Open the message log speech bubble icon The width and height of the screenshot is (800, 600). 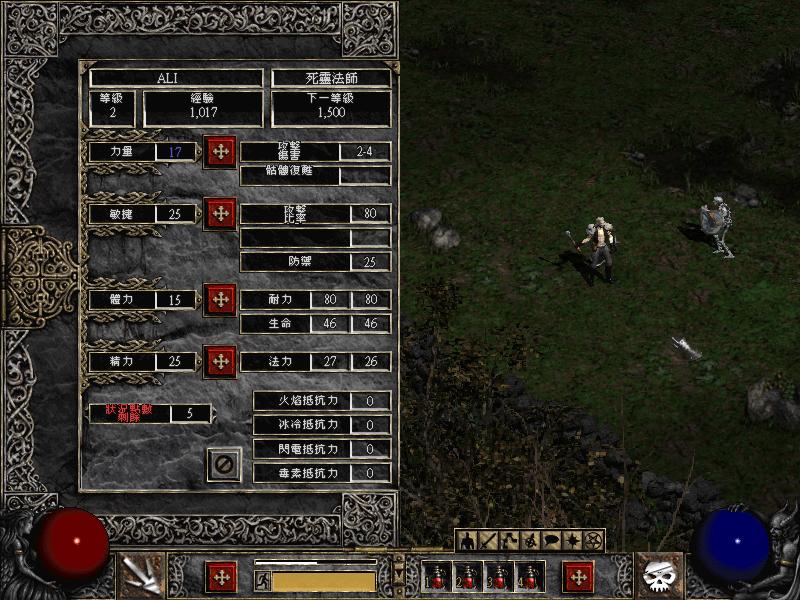pyautogui.click(x=551, y=541)
